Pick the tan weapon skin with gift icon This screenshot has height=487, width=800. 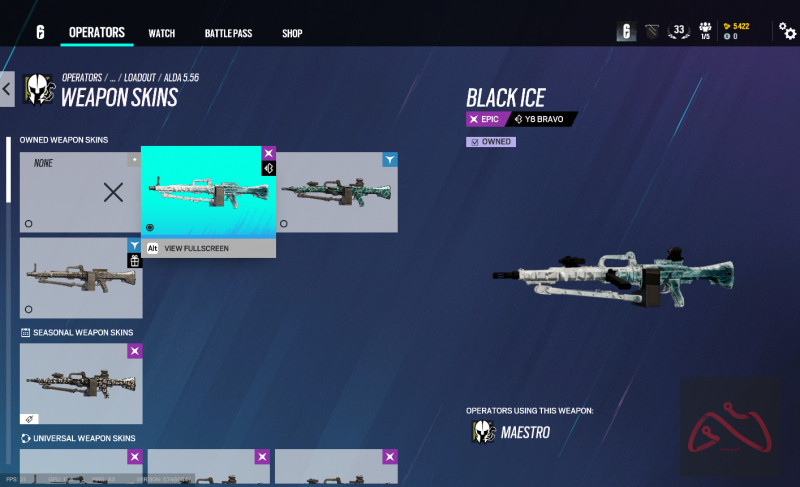point(81,277)
